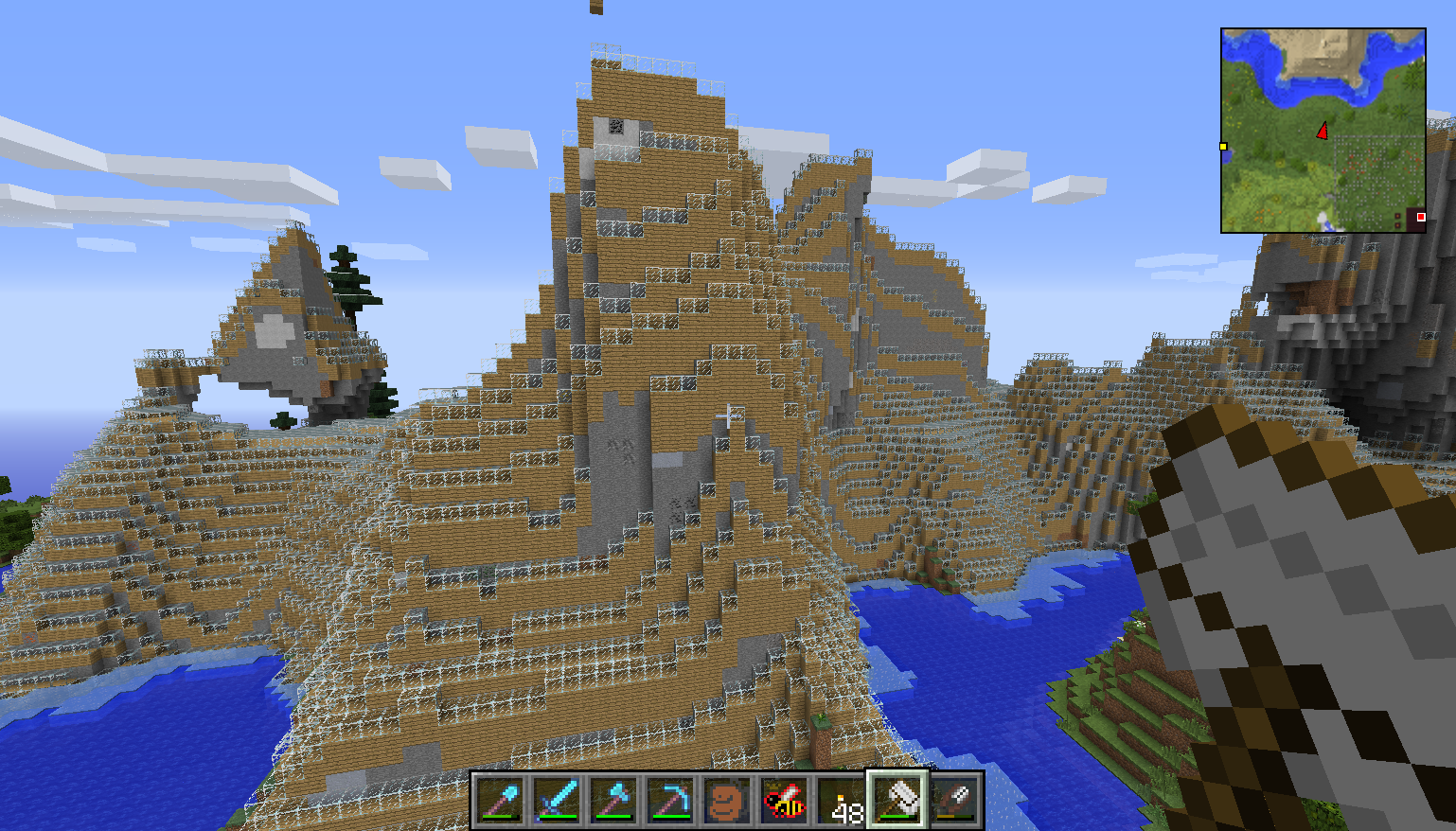Image resolution: width=1456 pixels, height=831 pixels.
Task: Click the selected iron hammer hotbar slot
Action: pyautogui.click(x=897, y=801)
